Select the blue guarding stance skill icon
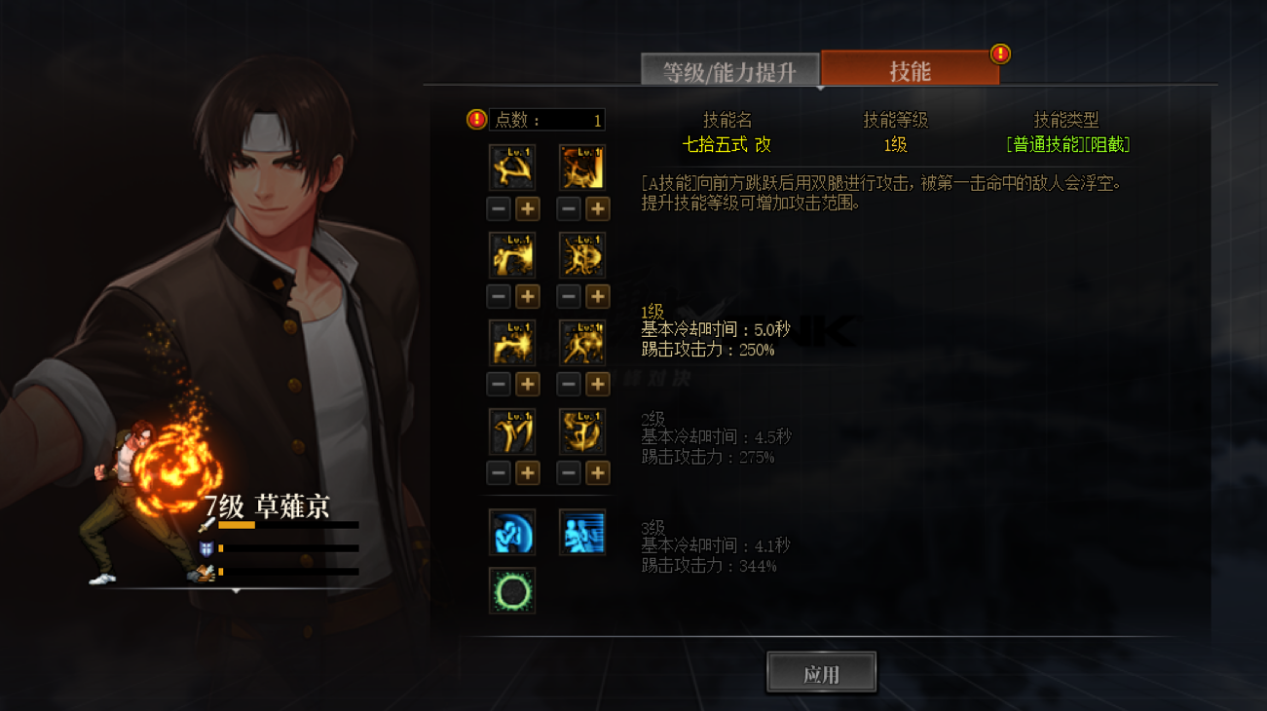The image size is (1267, 711). 512,532
